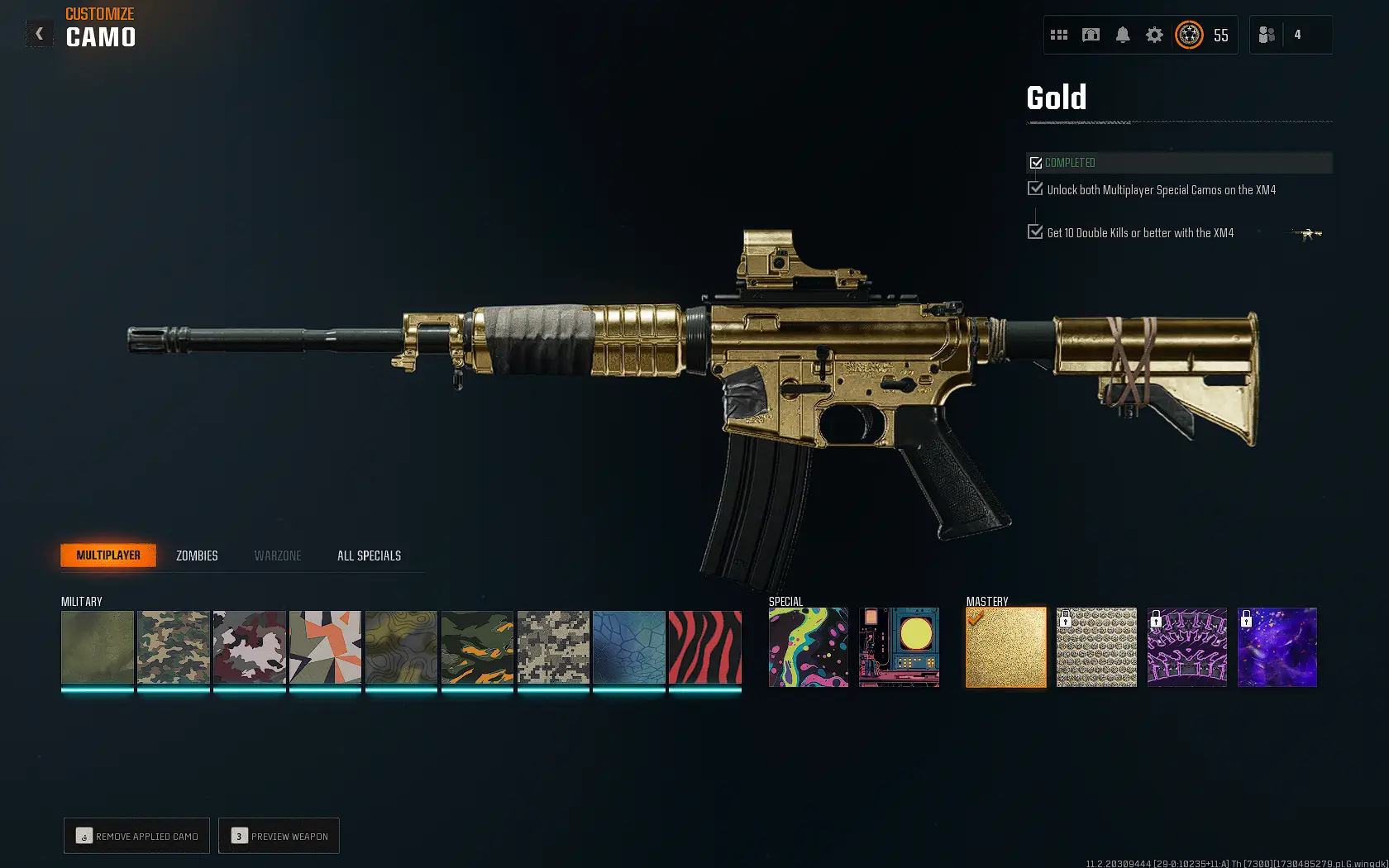Click the cyan progress bar under the first Military camo
Screen dimensions: 1389x868
pos(97,689)
